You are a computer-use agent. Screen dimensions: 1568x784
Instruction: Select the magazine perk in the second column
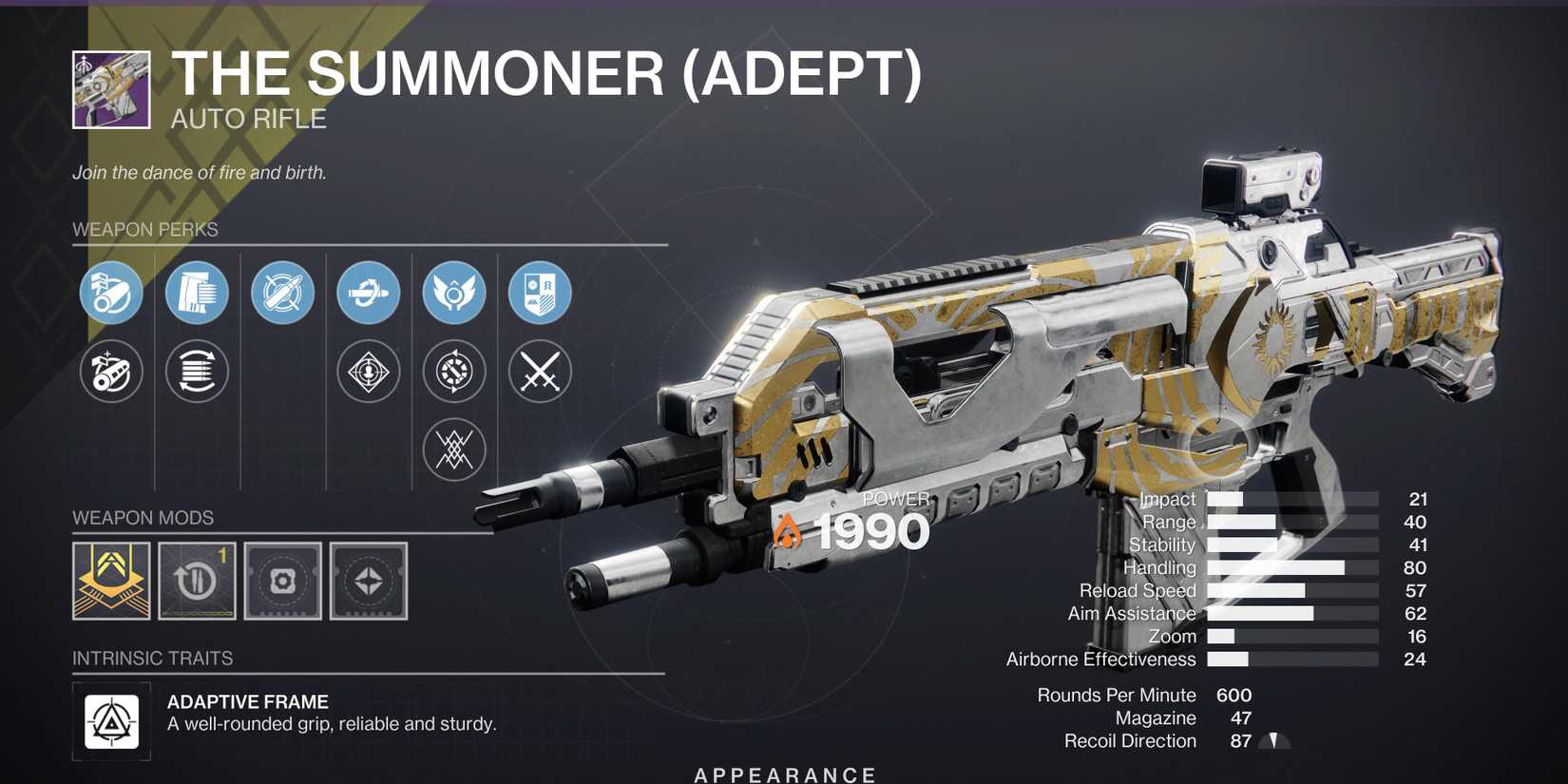pos(197,293)
